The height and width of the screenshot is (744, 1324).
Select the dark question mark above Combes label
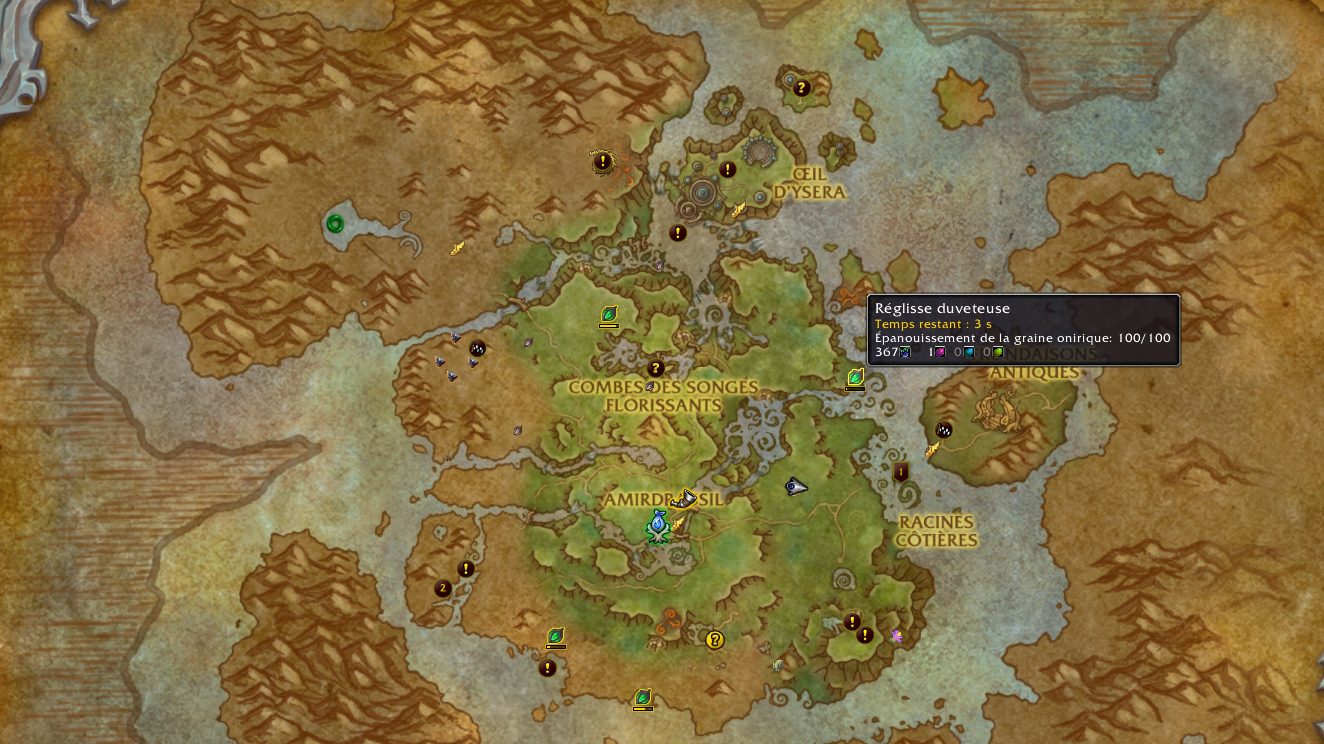656,368
